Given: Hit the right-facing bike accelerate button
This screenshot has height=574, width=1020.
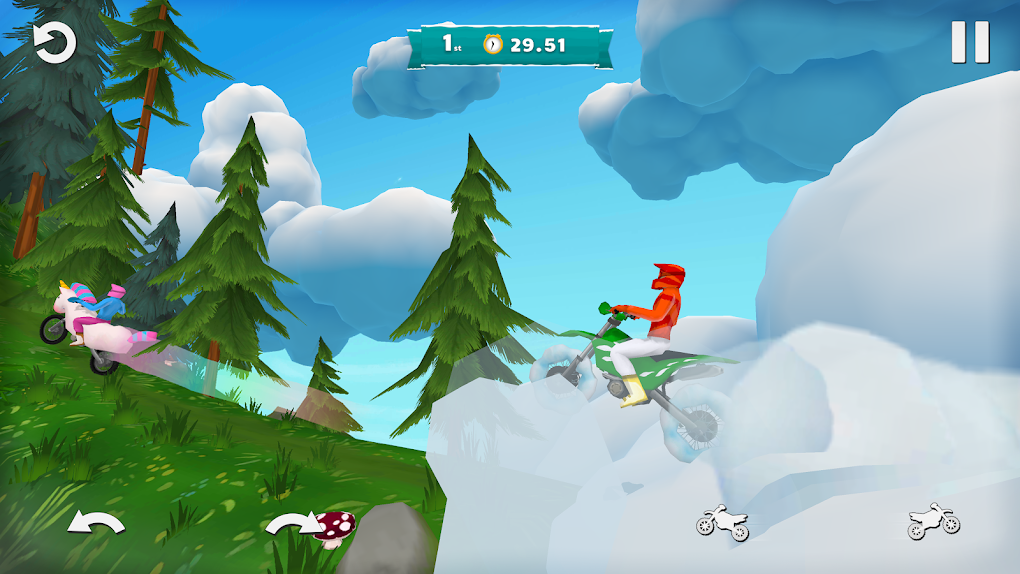Looking at the screenshot, I should pos(934,522).
